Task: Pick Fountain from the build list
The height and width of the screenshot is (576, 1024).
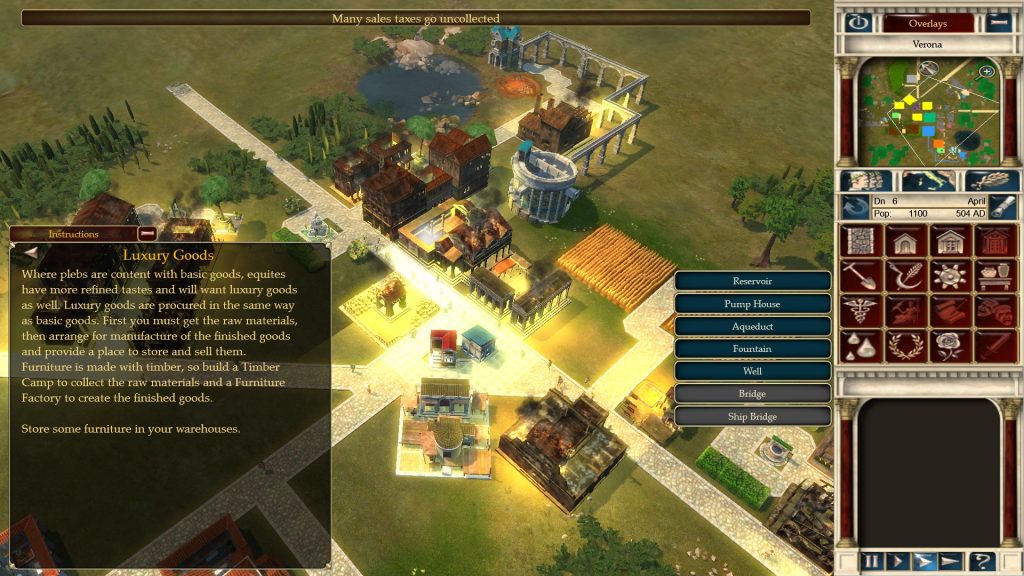Action: [x=752, y=349]
